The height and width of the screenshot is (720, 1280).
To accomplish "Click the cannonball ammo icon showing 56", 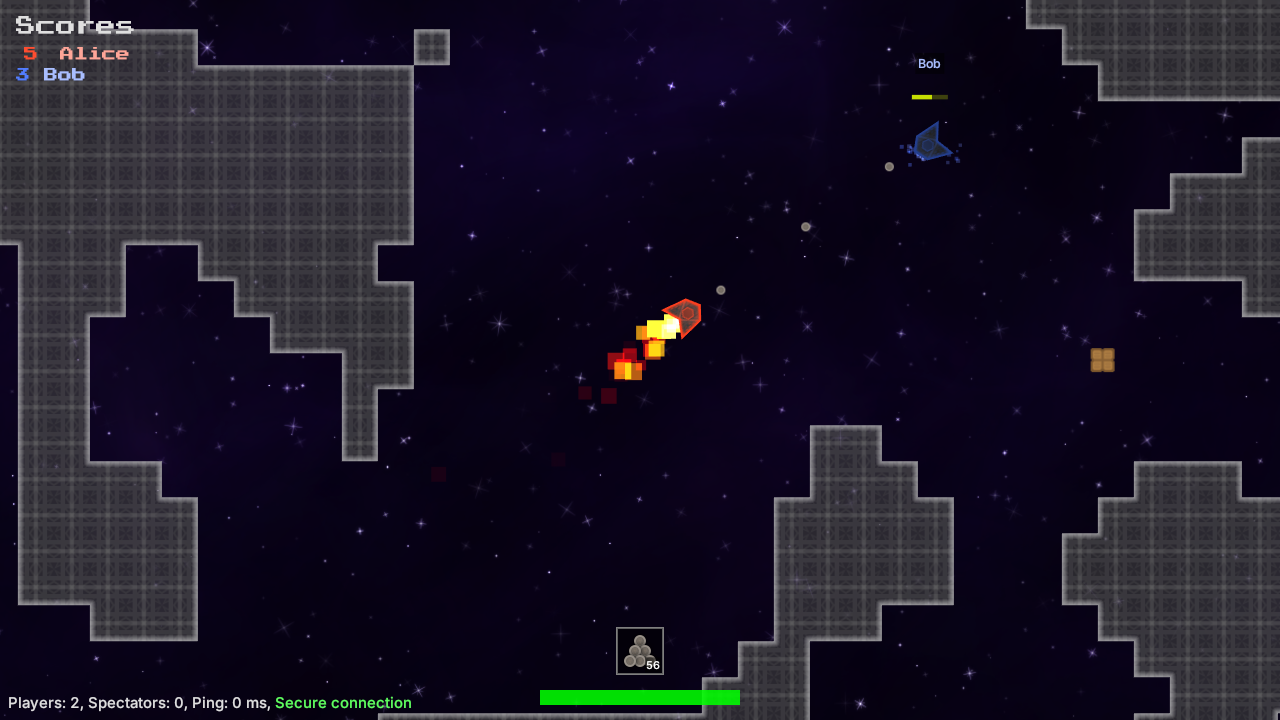I will tap(639, 650).
